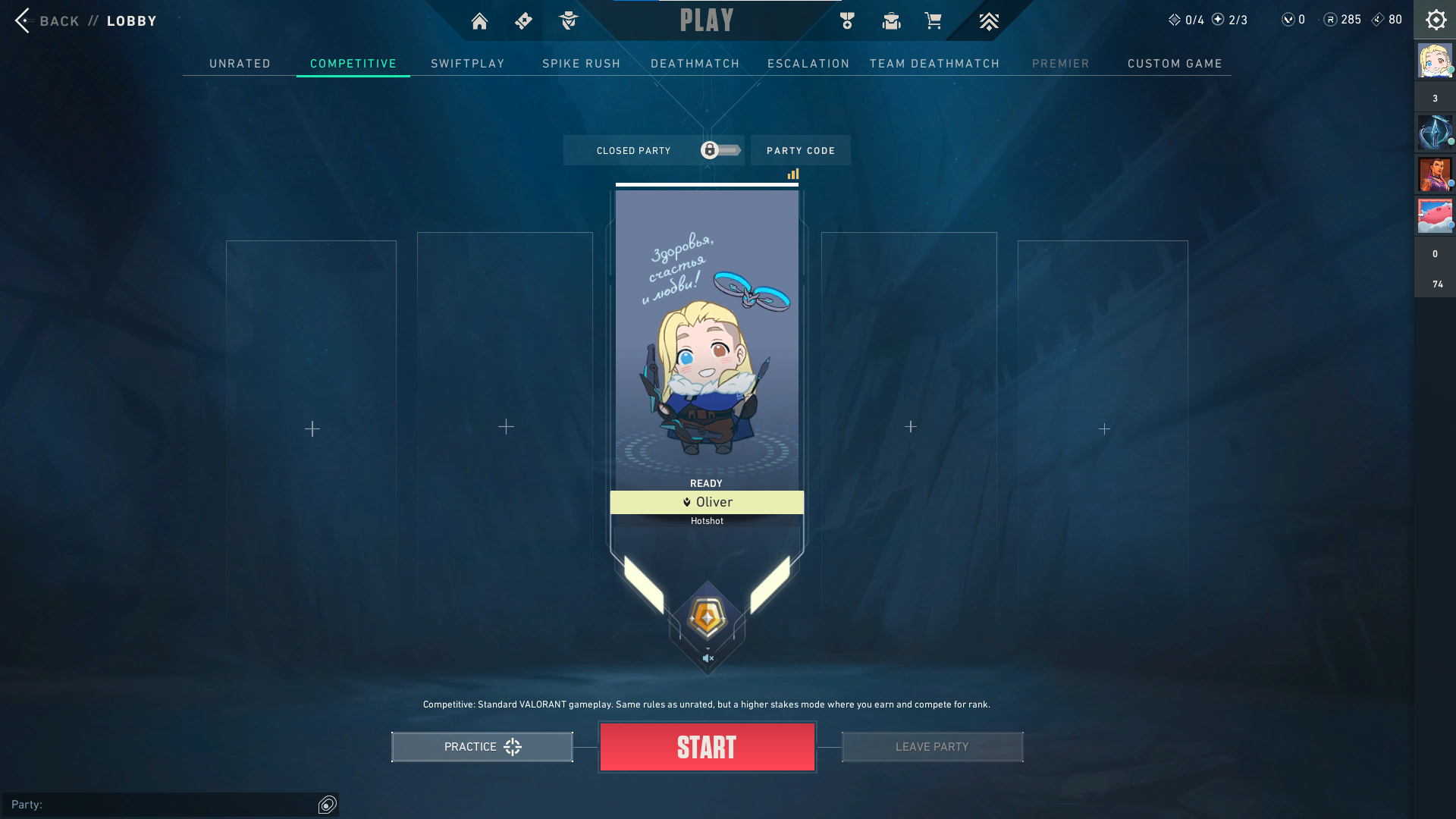The height and width of the screenshot is (819, 1456).
Task: Switch to the Custom Game tab
Action: pyautogui.click(x=1175, y=64)
